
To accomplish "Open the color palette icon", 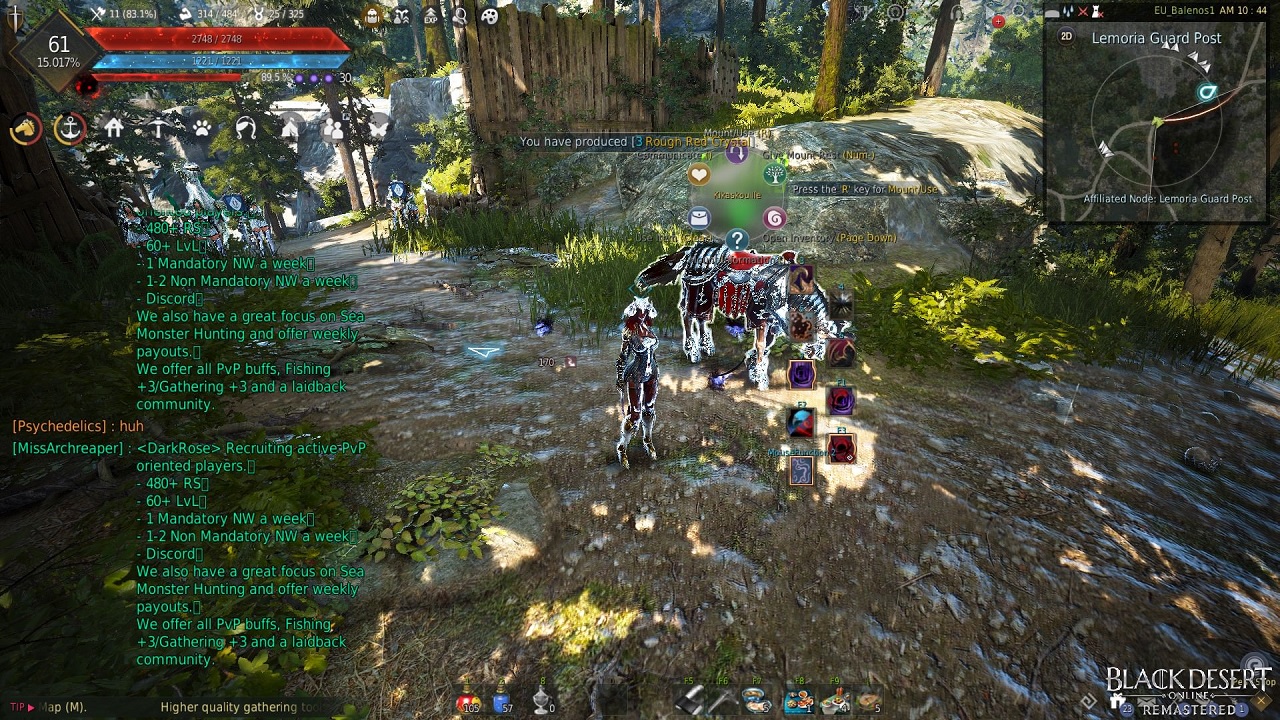I will [x=489, y=15].
